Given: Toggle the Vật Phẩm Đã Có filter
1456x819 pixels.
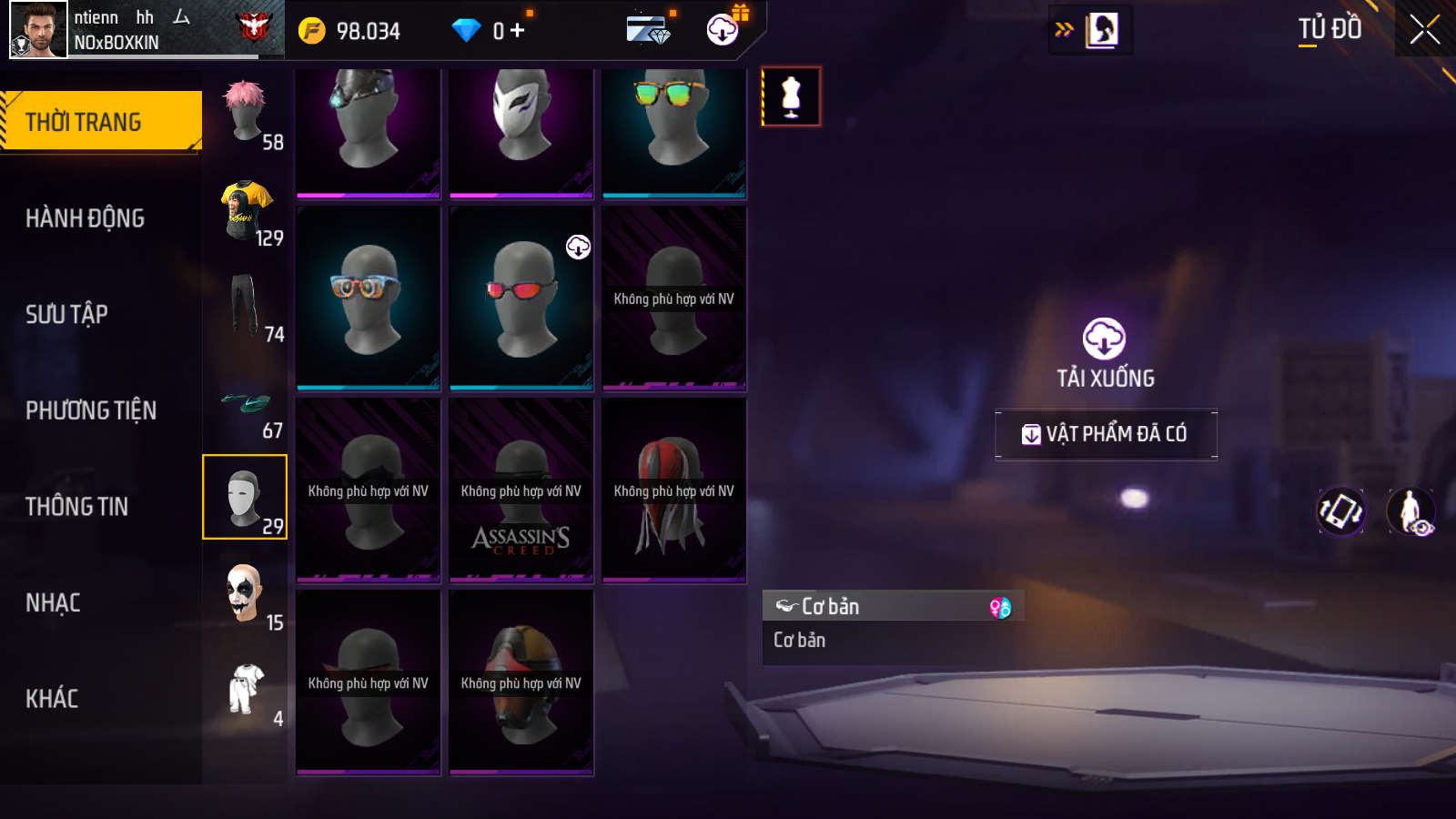Looking at the screenshot, I should click(x=1106, y=434).
